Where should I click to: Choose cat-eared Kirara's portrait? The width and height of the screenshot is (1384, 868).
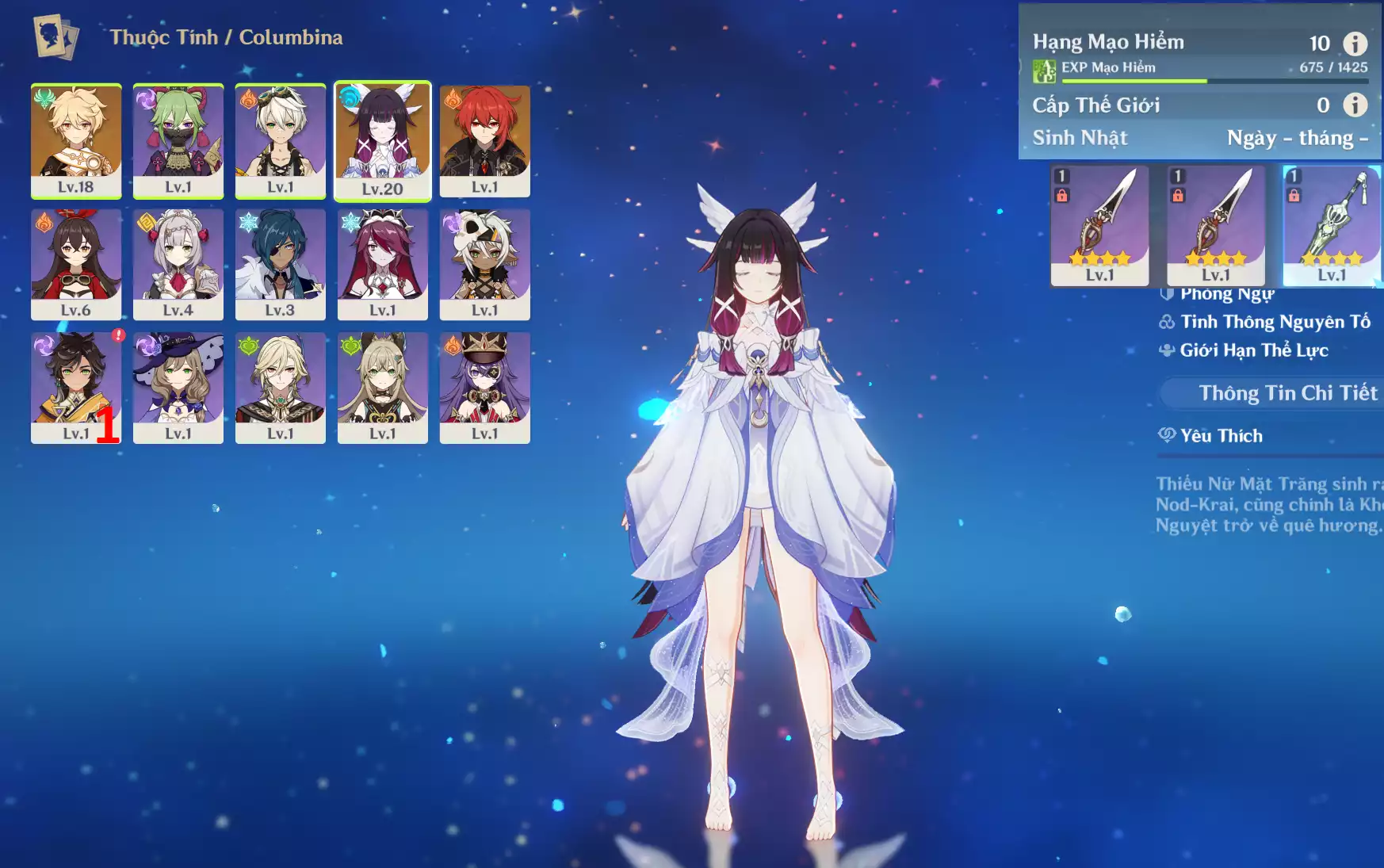click(383, 388)
